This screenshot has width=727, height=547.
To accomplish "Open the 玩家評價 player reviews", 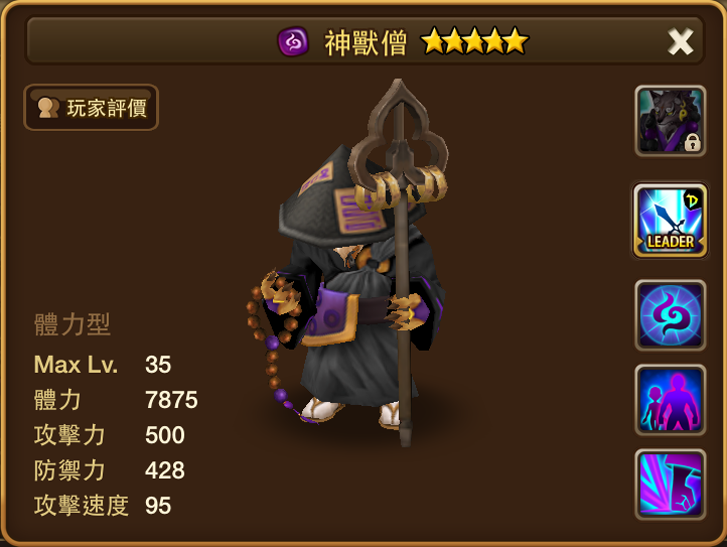I will coord(91,108).
